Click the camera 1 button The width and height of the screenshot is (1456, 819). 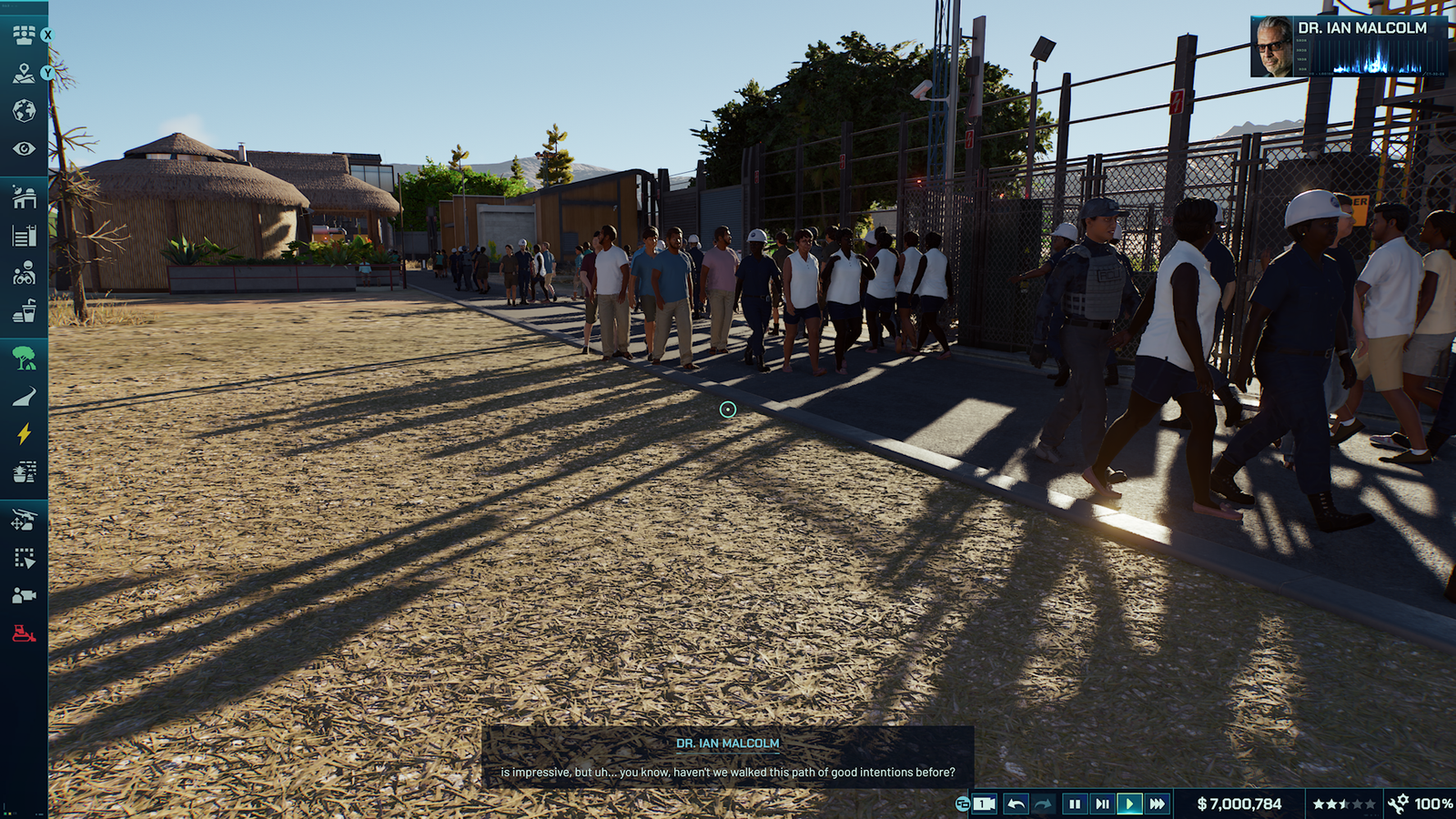984,804
